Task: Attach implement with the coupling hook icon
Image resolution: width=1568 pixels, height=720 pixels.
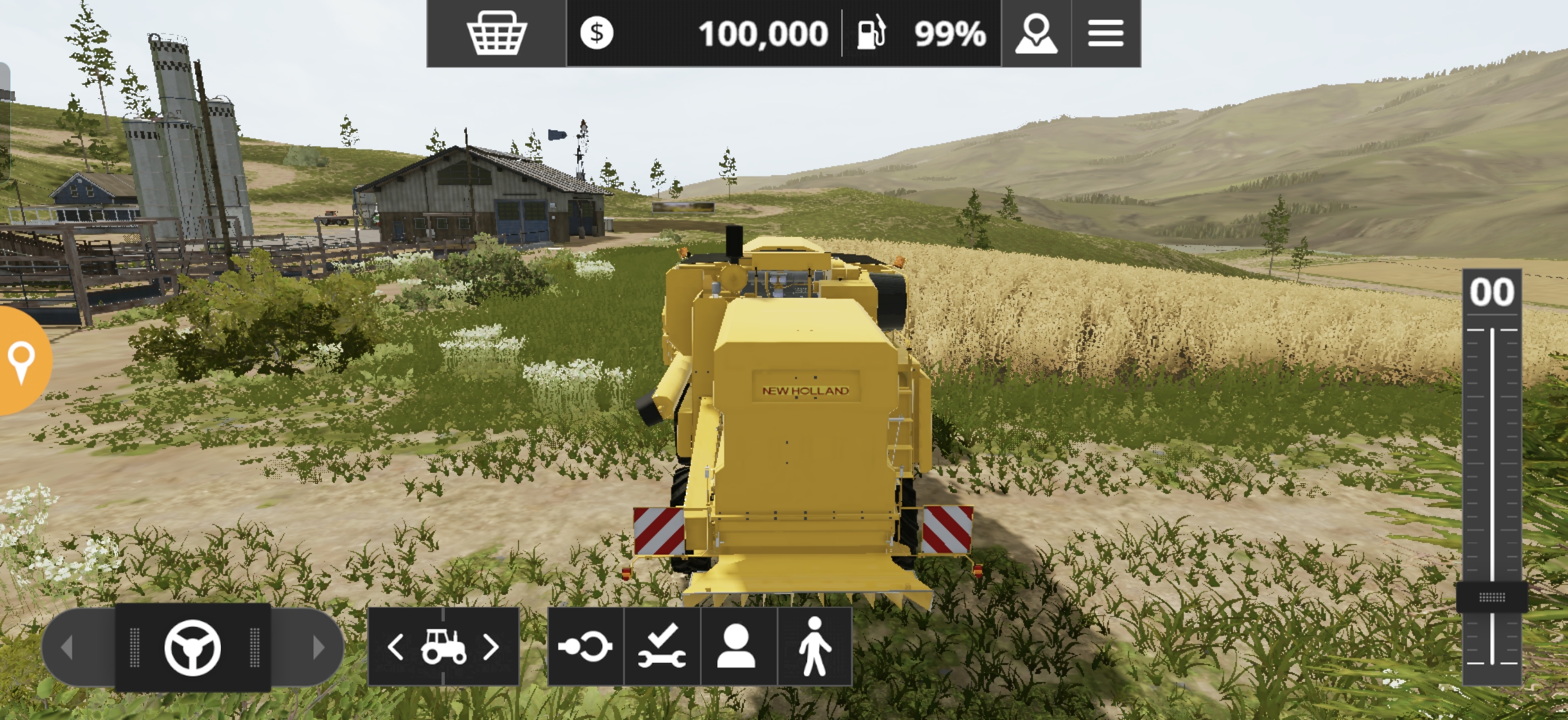Action: tap(585, 647)
